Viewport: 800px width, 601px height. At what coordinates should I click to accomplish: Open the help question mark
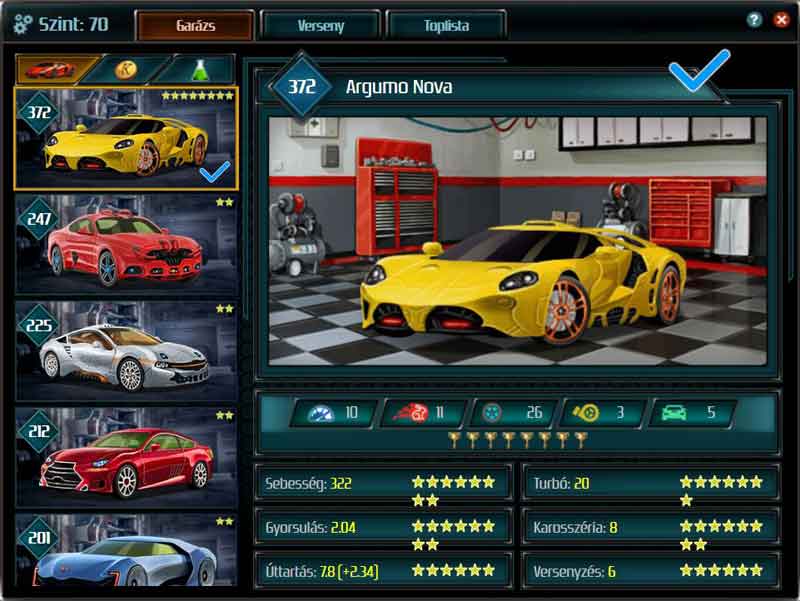(x=754, y=20)
